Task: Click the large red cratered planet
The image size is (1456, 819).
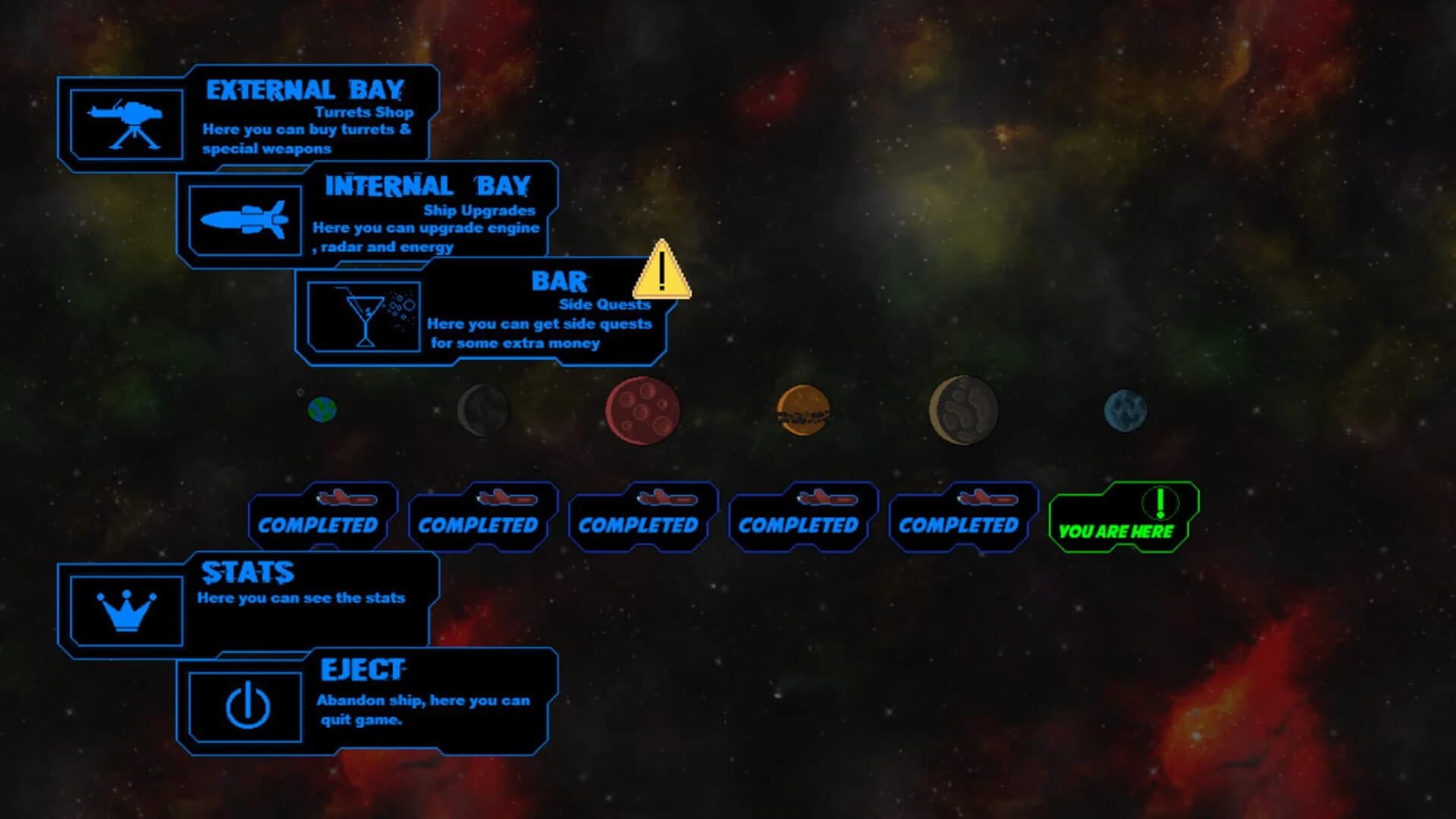Action: pyautogui.click(x=641, y=411)
